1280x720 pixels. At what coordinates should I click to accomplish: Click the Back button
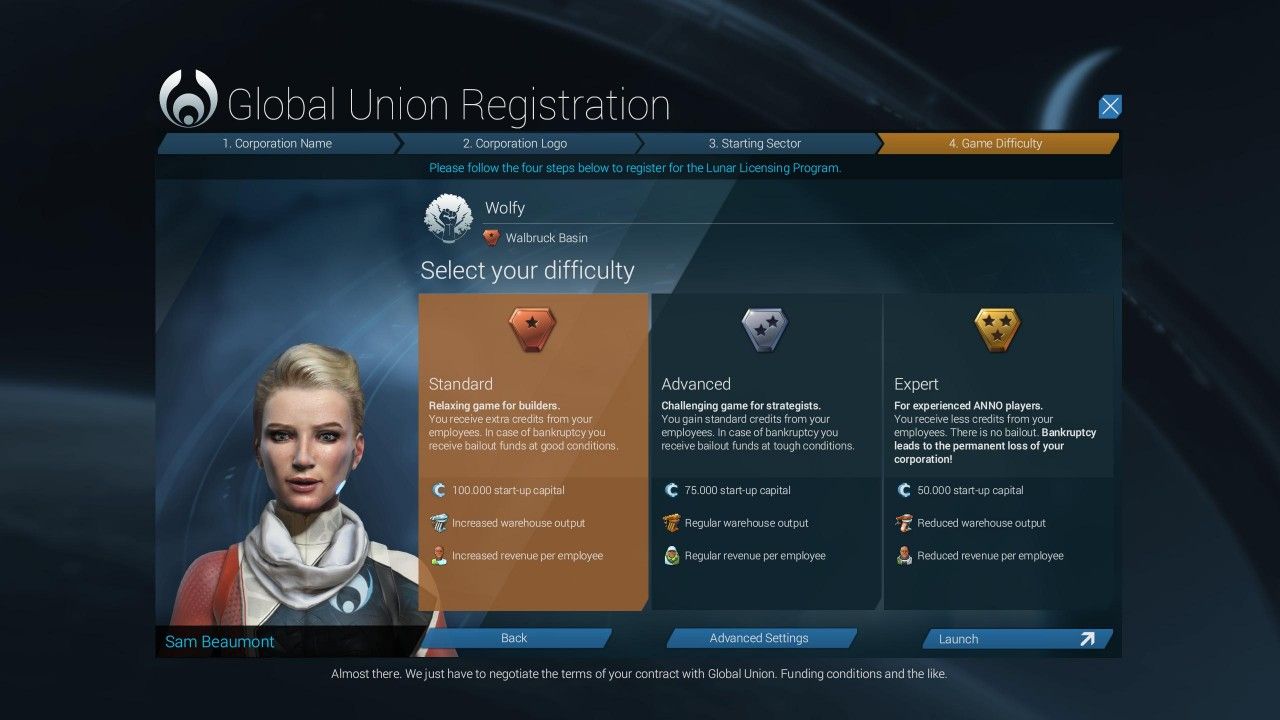pos(513,638)
